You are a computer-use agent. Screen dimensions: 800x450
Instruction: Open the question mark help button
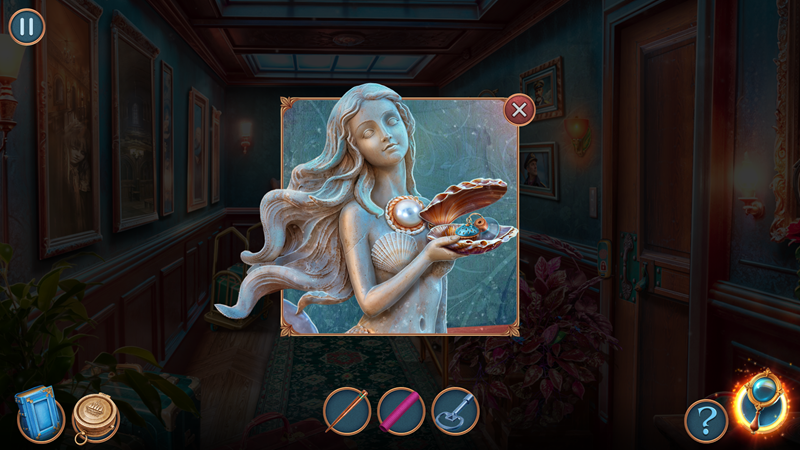point(706,420)
